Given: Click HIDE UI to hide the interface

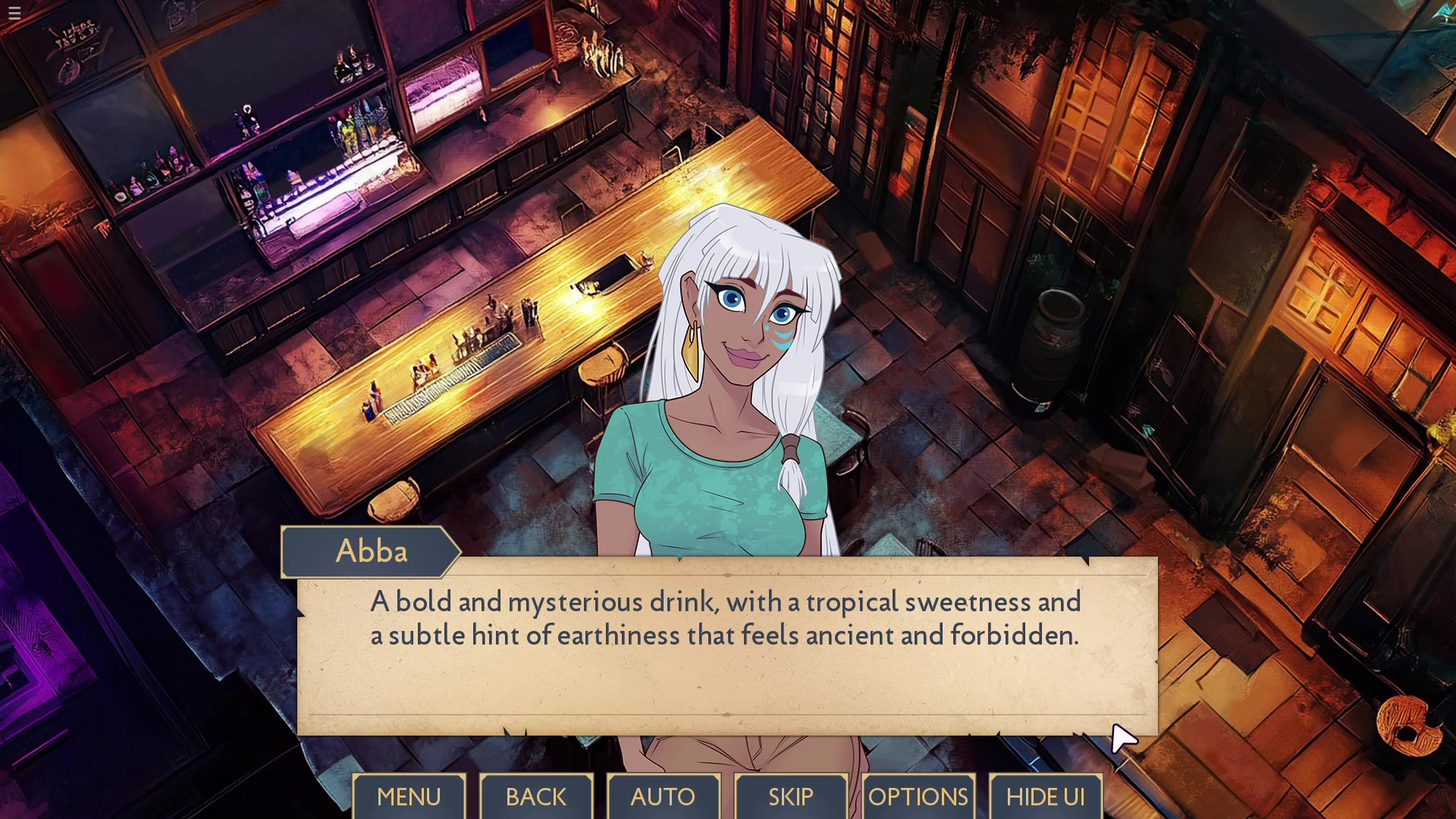Looking at the screenshot, I should pyautogui.click(x=1045, y=796).
